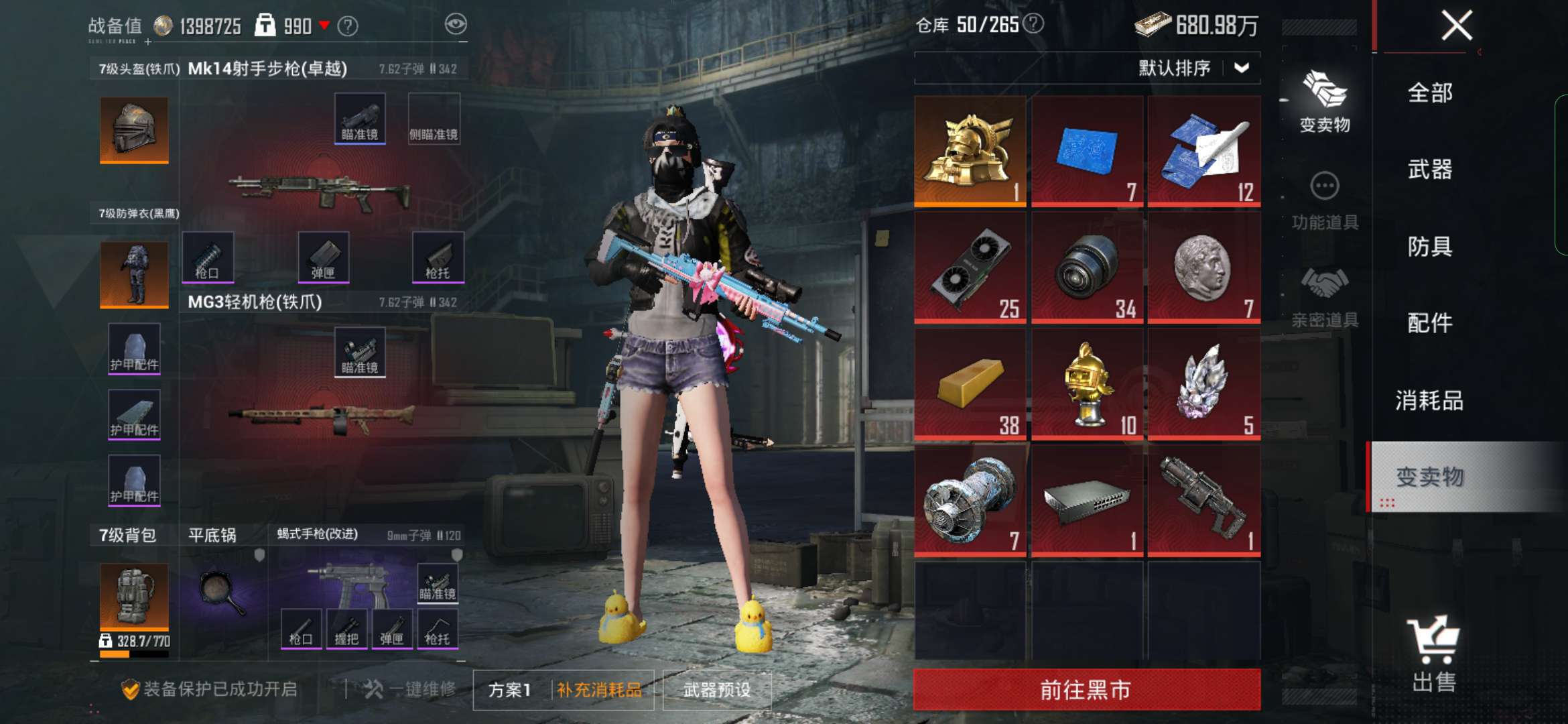Open the 出售 sell cart

pyautogui.click(x=1434, y=654)
